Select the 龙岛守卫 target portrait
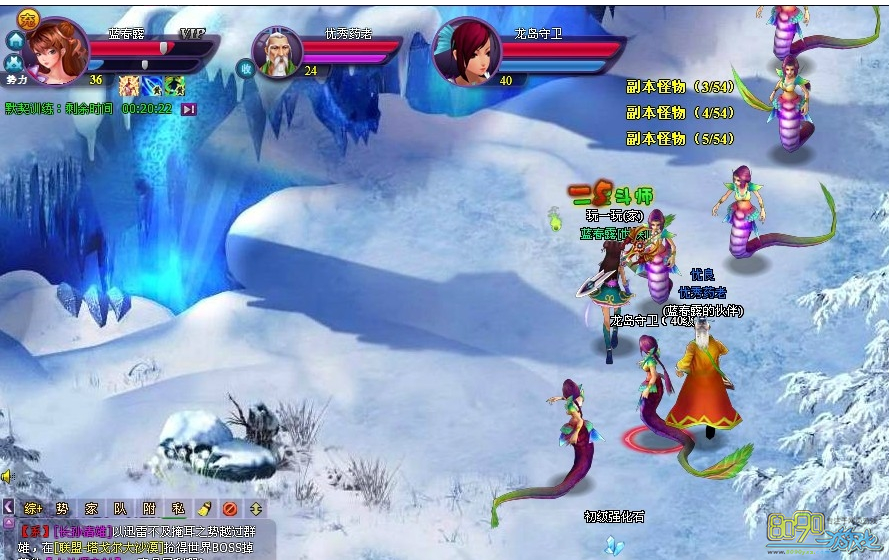The width and height of the screenshot is (889, 560). tap(468, 52)
